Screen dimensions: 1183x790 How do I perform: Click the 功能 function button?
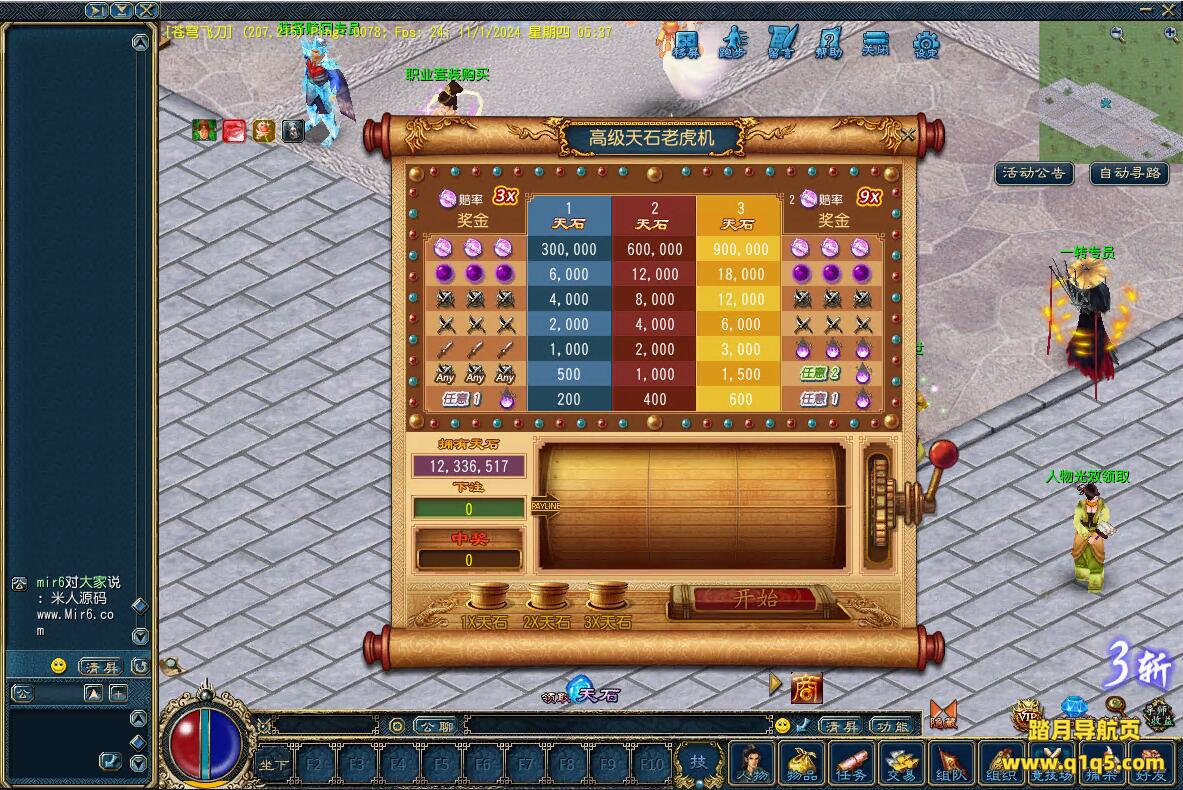[892, 726]
